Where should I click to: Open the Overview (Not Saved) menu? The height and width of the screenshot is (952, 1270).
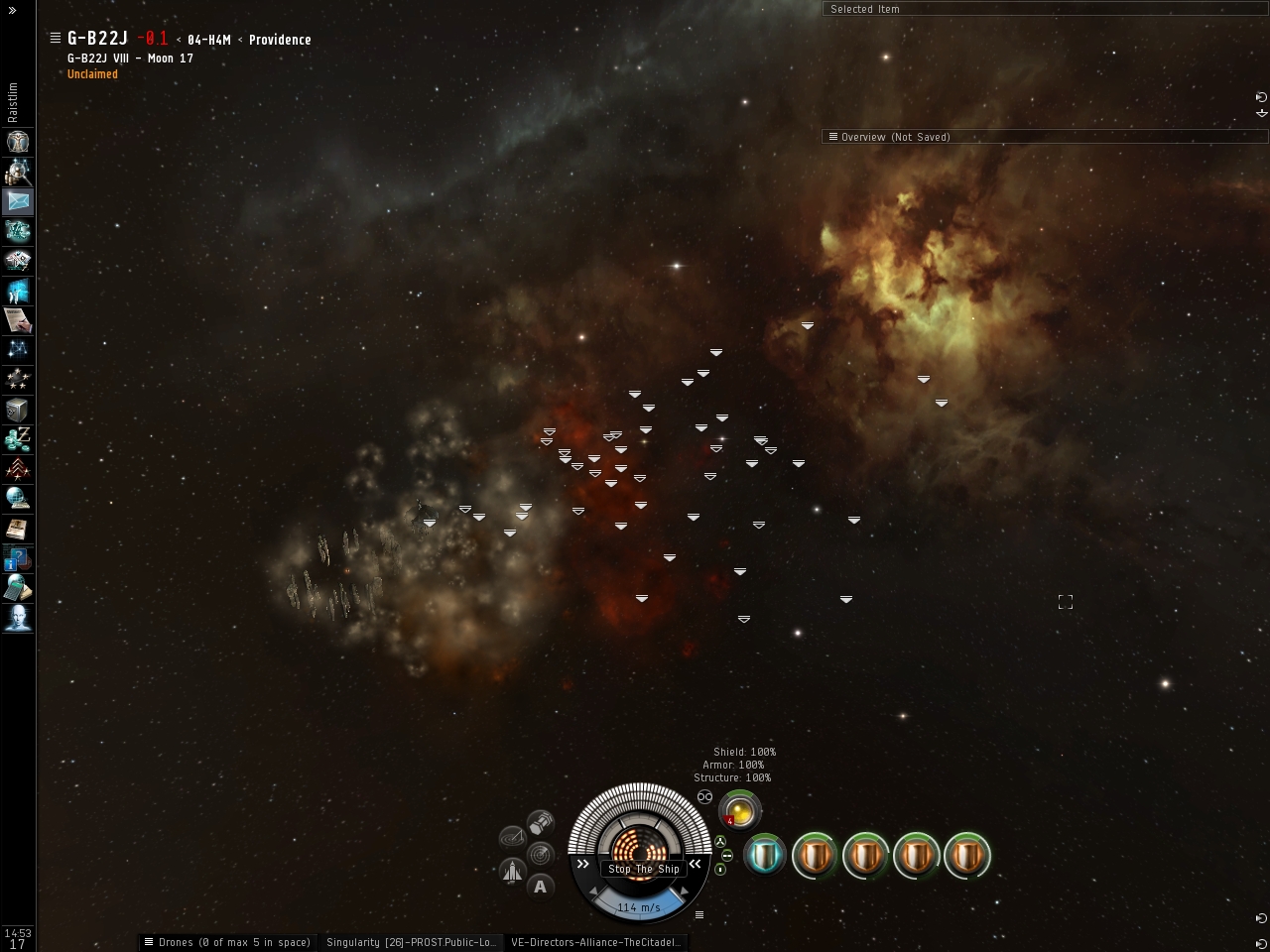coord(833,137)
